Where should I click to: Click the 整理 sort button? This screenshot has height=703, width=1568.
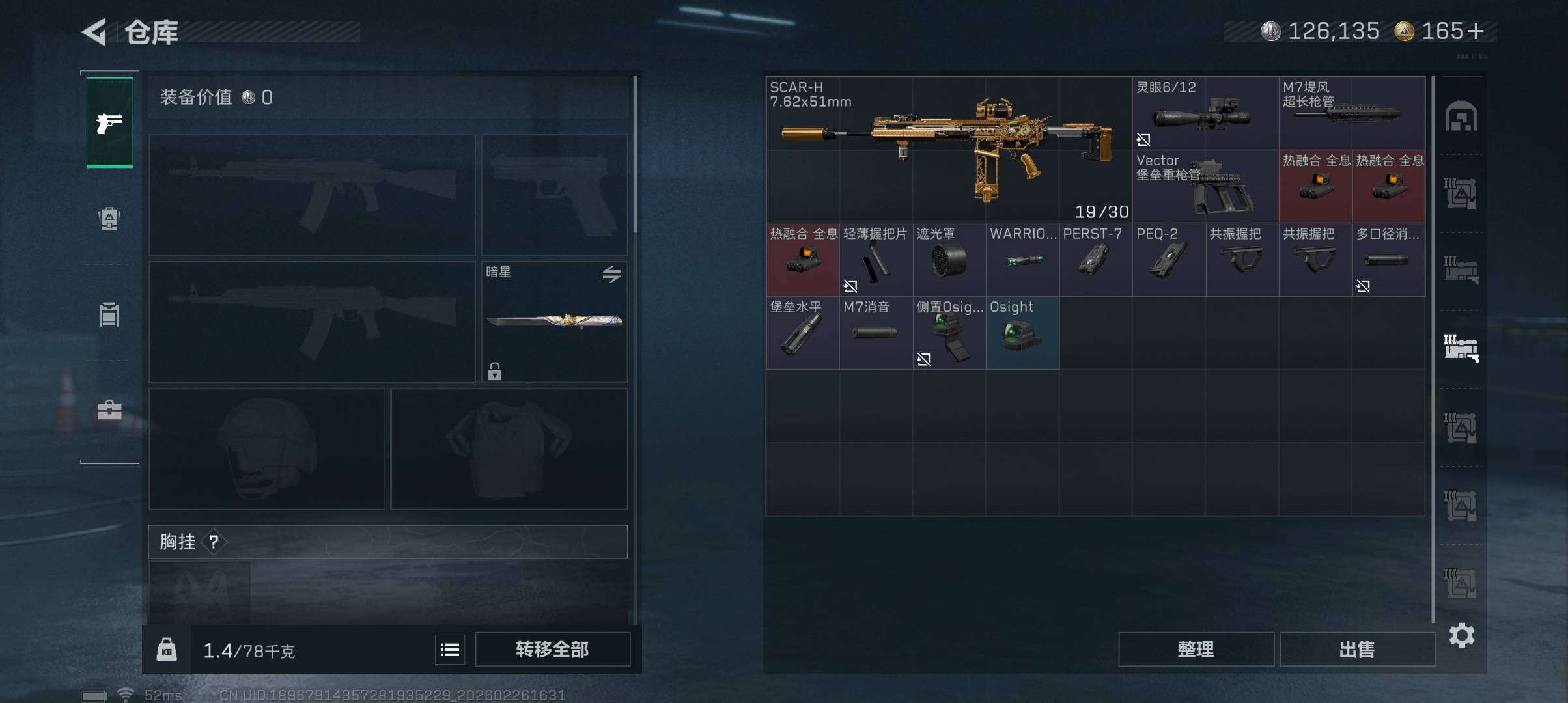[1196, 649]
